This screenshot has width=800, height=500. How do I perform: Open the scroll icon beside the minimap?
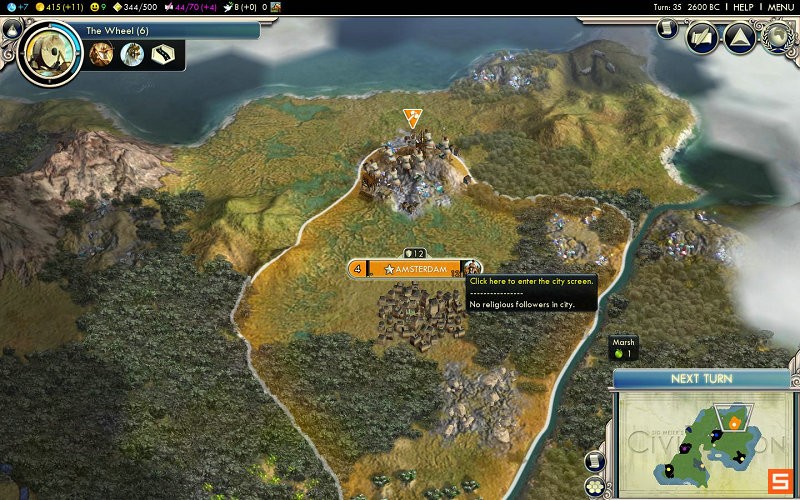point(594,462)
